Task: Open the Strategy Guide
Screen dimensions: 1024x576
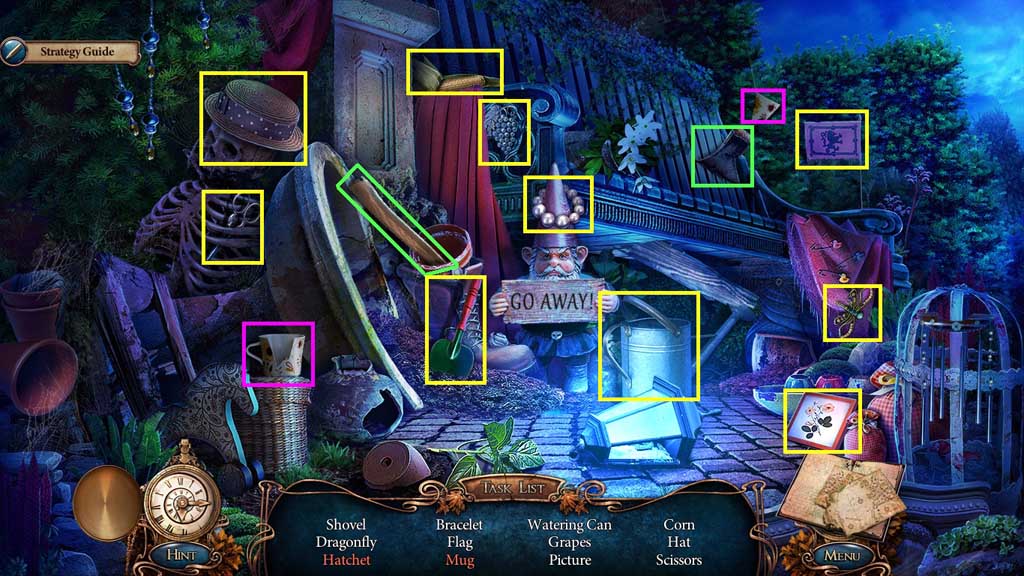Action: click(x=70, y=51)
